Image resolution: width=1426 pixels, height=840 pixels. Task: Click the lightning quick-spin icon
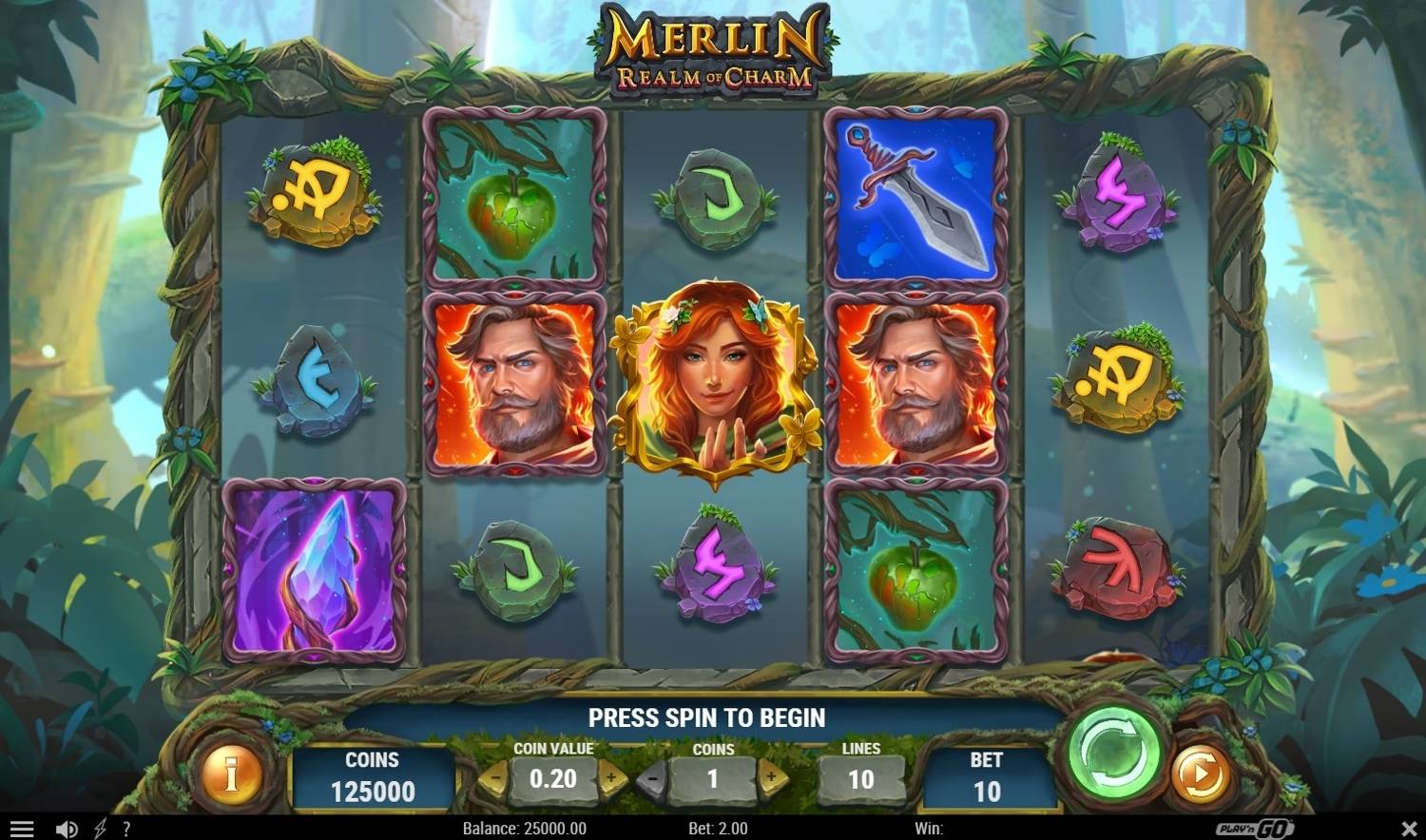click(98, 828)
